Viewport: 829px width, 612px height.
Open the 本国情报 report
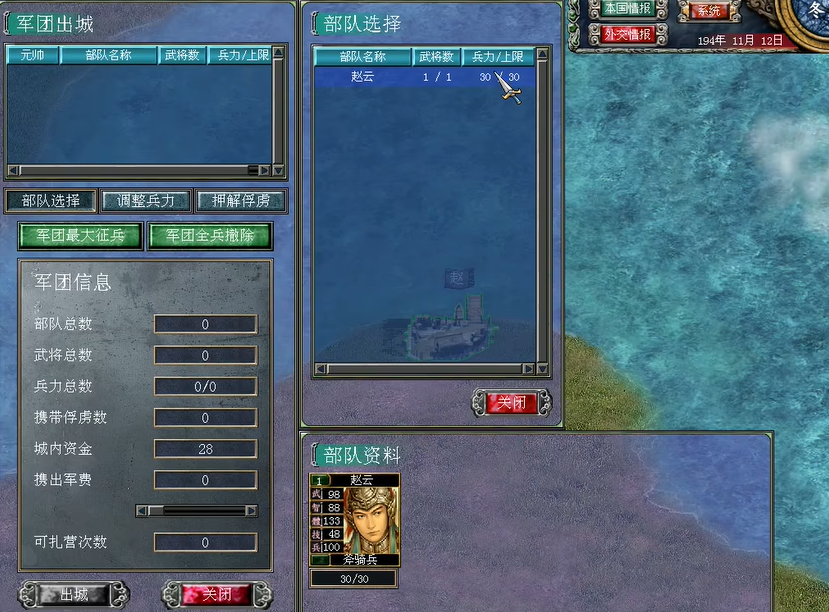coord(627,9)
